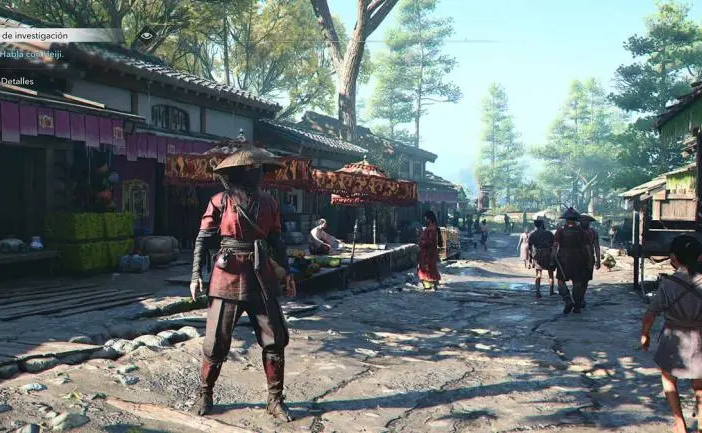Click the eye icon on the objective tracker
This screenshot has height=433, width=702.
[146, 36]
